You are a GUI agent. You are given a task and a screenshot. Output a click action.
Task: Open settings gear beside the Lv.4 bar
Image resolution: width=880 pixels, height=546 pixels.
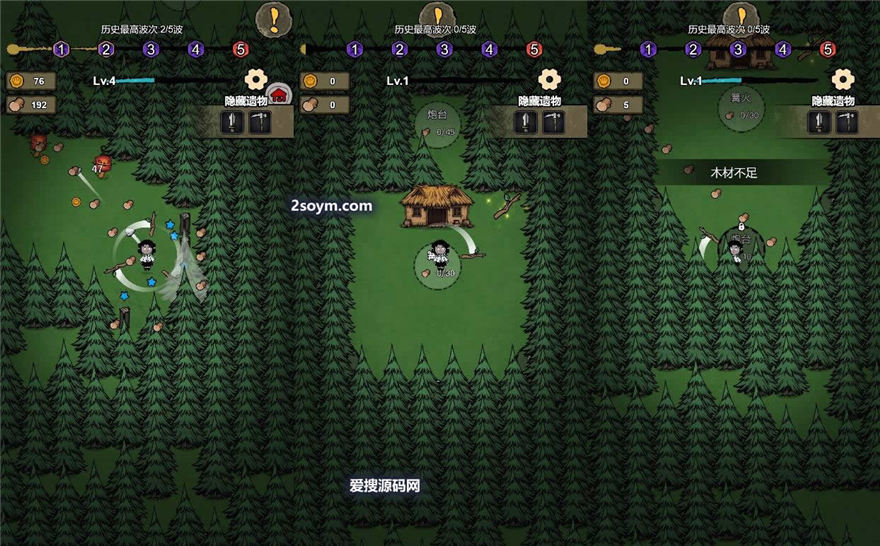pos(255,79)
